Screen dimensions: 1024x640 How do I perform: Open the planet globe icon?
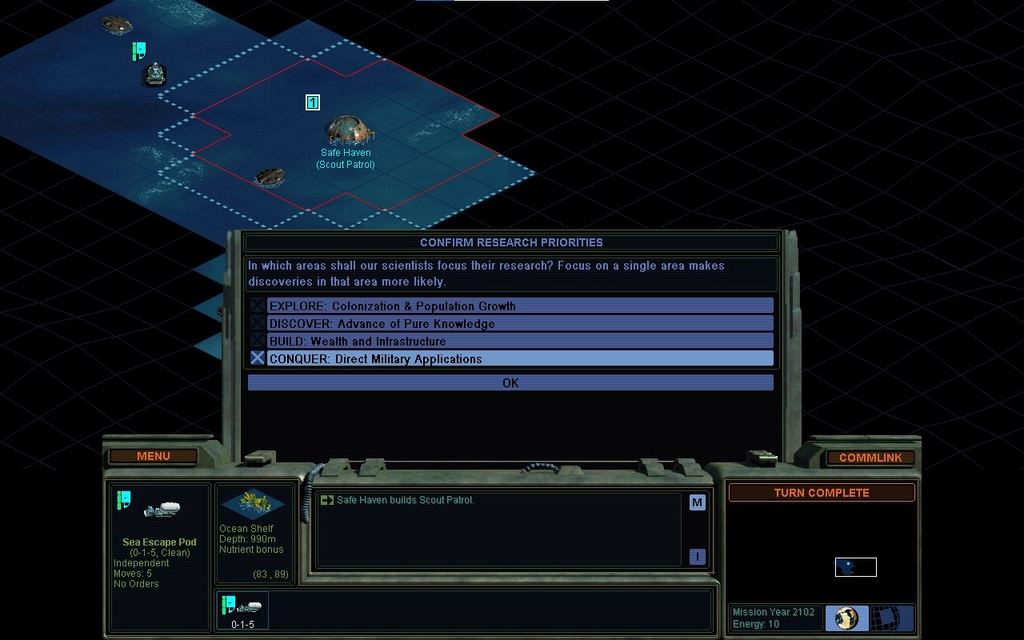click(846, 618)
